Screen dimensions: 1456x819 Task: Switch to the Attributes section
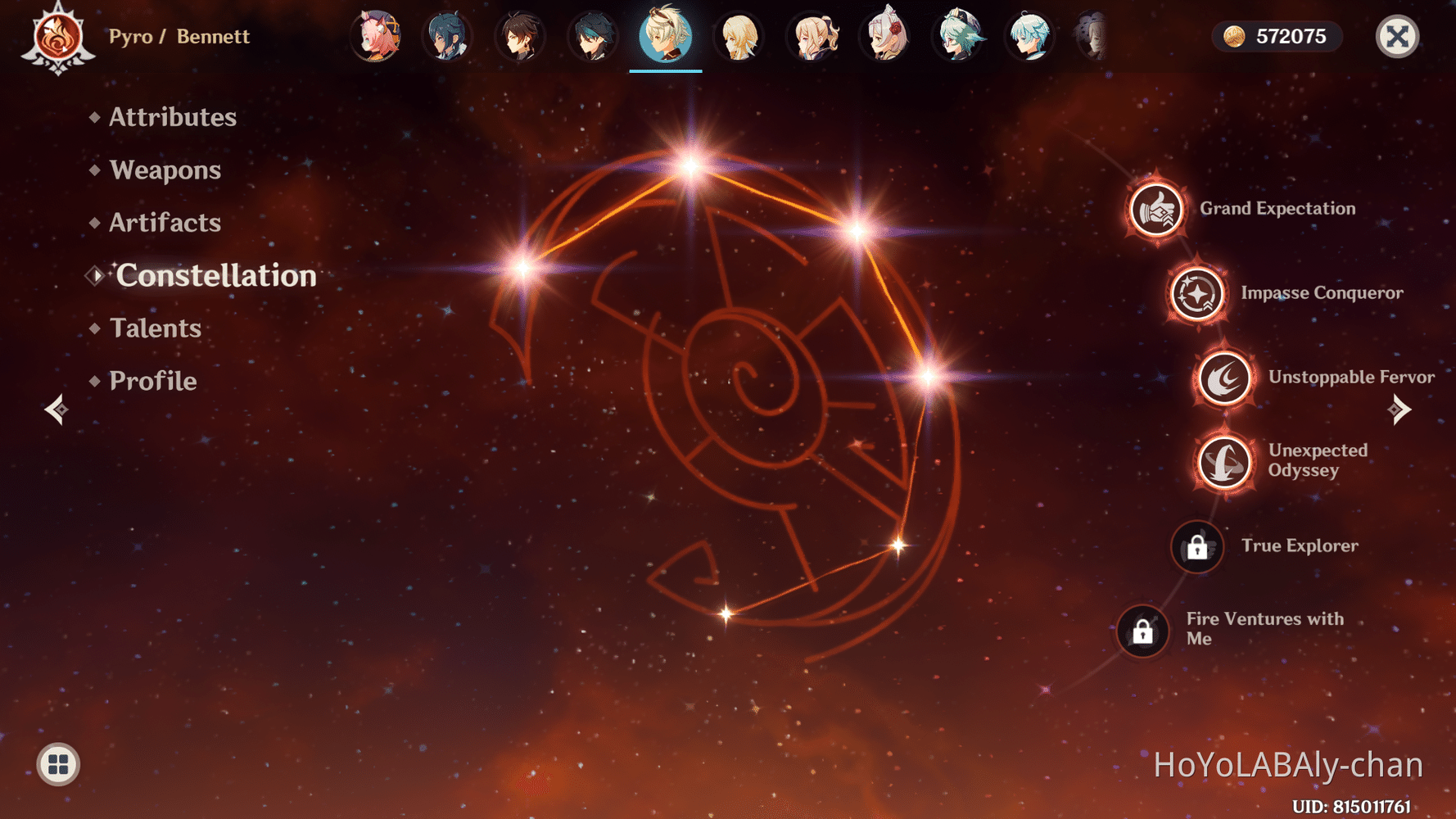coord(172,117)
